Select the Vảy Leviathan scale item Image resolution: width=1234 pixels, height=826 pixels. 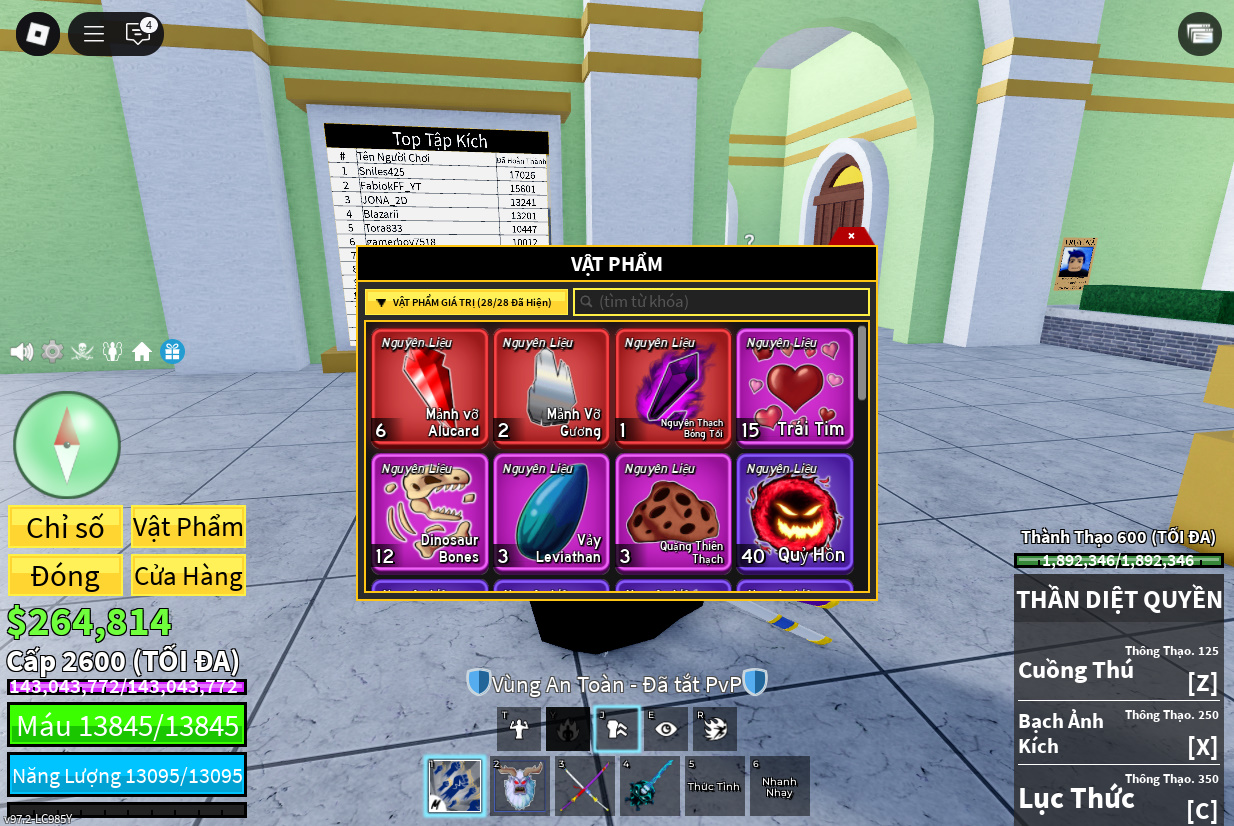point(552,512)
